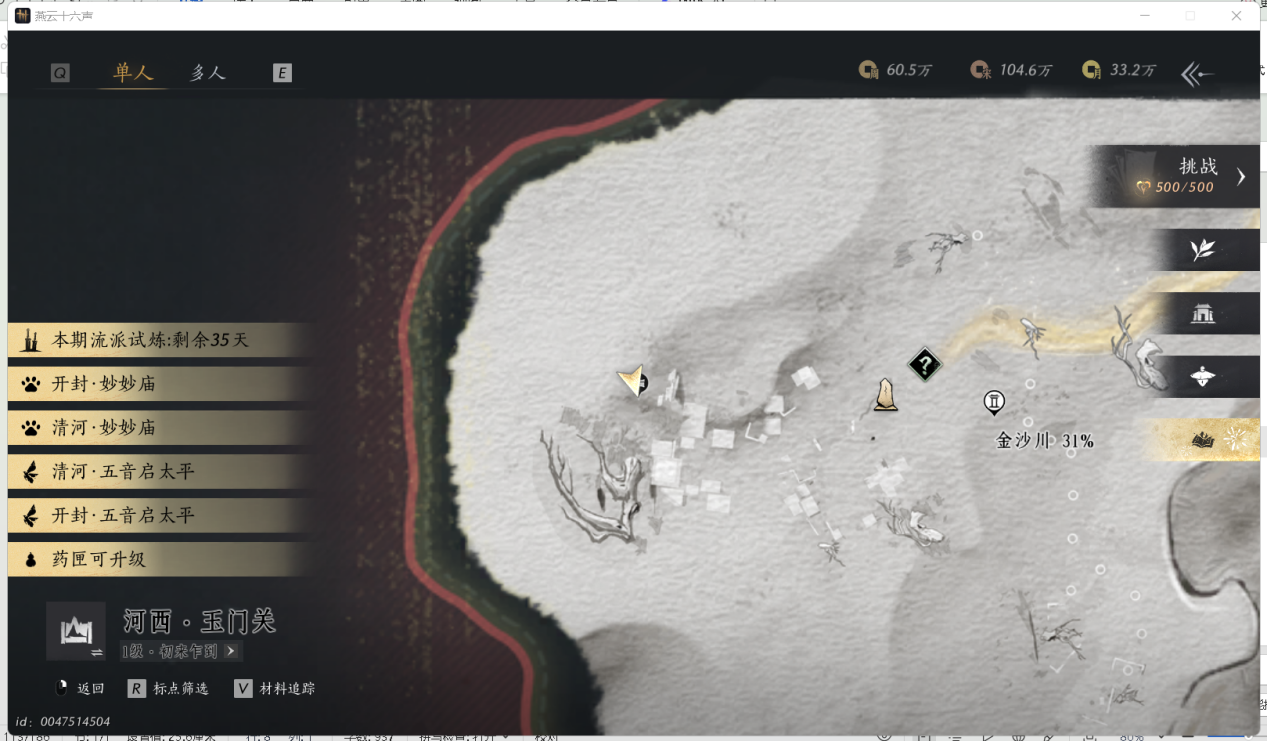Close the game window

(x=1236, y=16)
